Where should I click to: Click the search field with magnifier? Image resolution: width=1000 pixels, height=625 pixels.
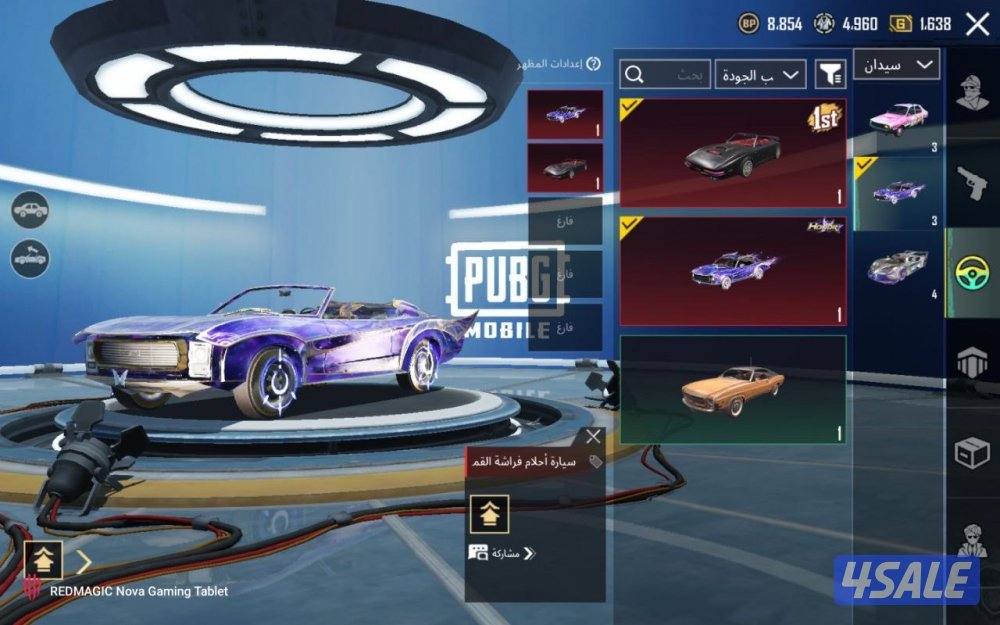pos(665,74)
